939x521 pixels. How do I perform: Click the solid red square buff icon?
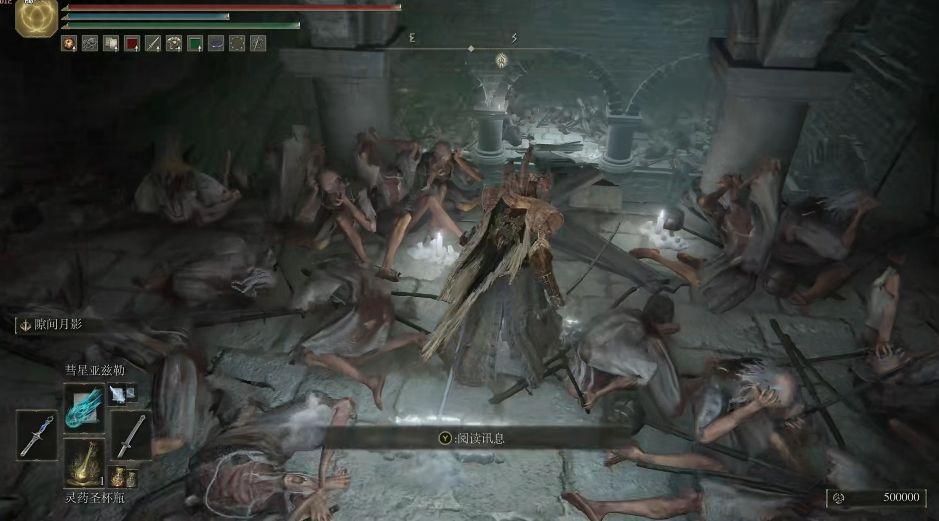[131, 43]
